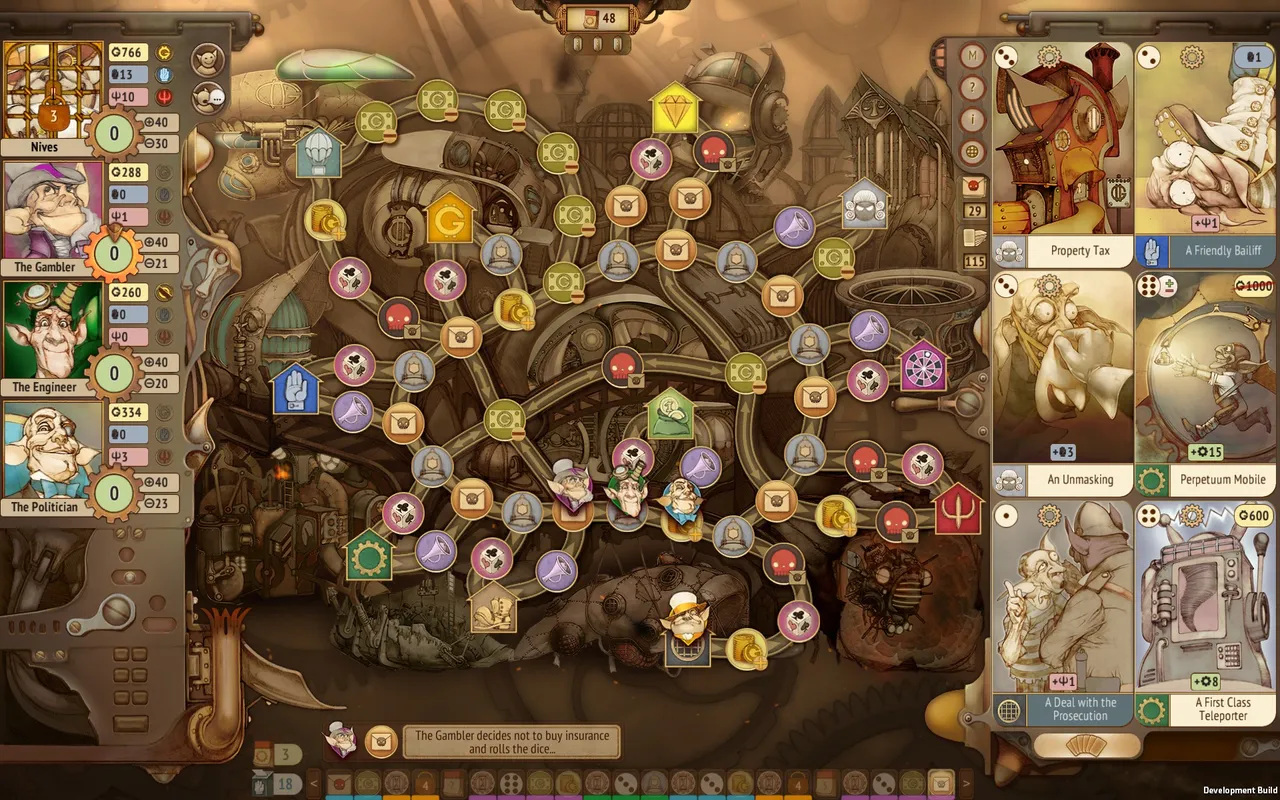Viewport: 1280px width, 800px height.
Task: Click the event history right arrow
Action: click(966, 781)
